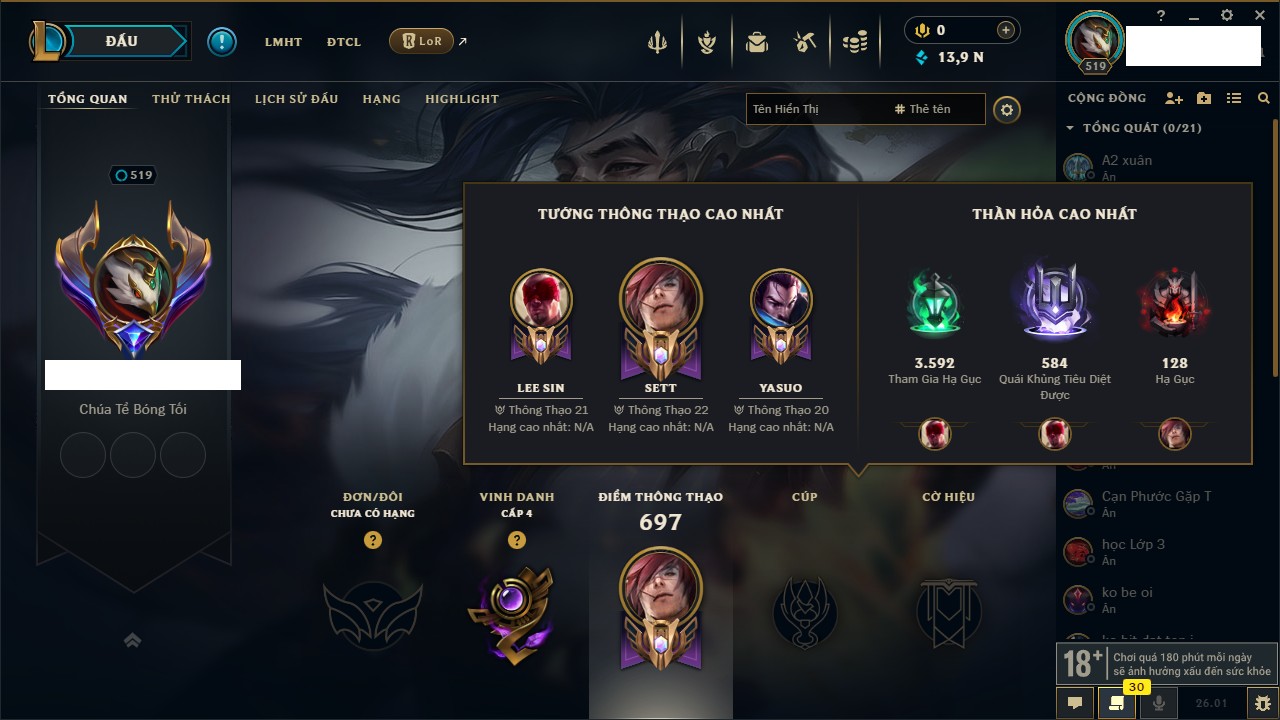Open the missions scroll with 30 badge
1280x720 pixels.
click(1117, 703)
